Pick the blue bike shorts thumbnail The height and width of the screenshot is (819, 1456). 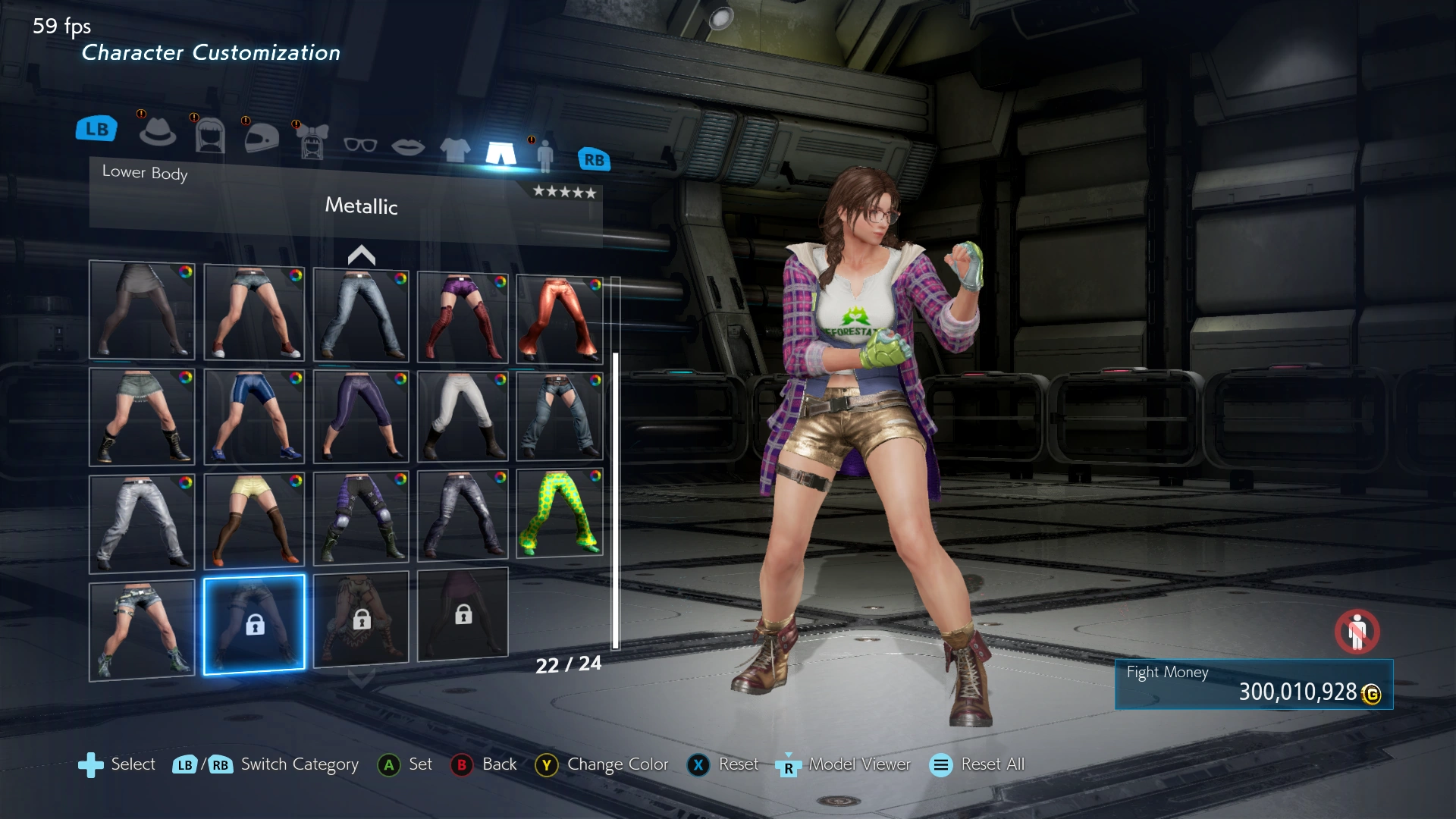[254, 416]
